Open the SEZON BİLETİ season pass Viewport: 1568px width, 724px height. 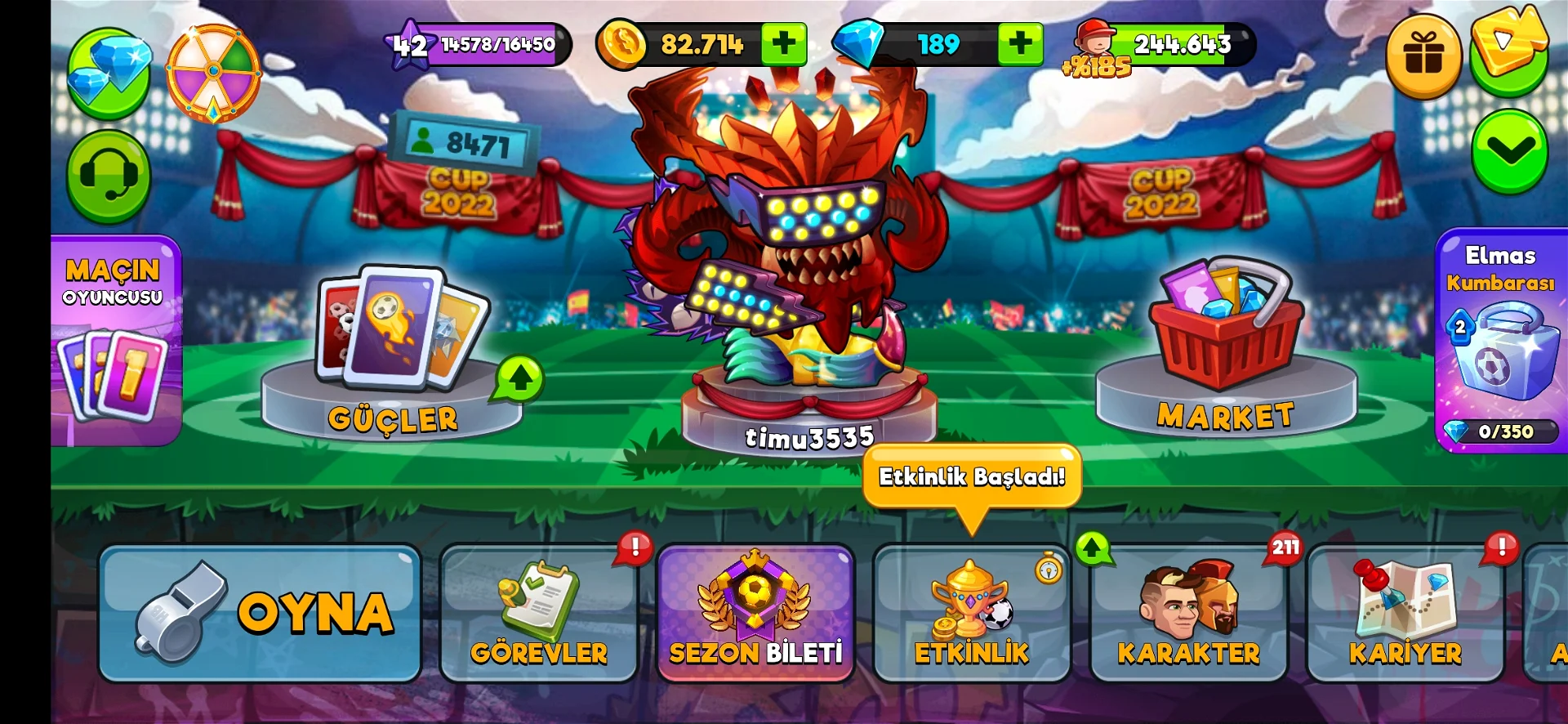click(755, 614)
